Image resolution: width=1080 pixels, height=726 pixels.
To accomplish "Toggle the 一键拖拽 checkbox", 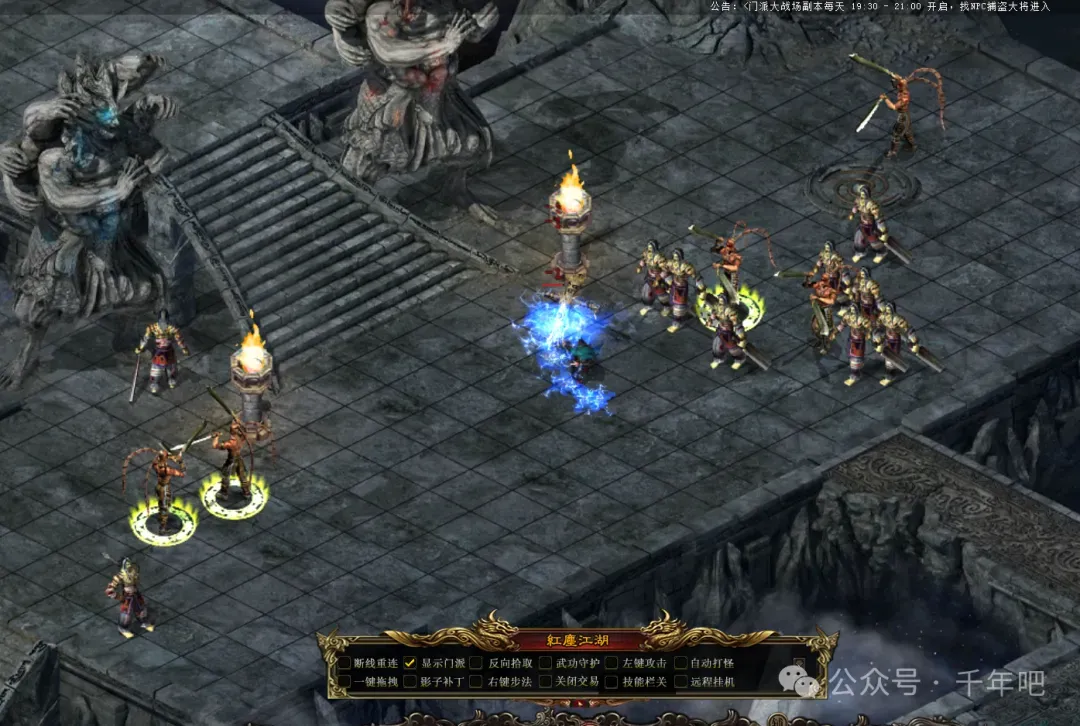I will (345, 681).
